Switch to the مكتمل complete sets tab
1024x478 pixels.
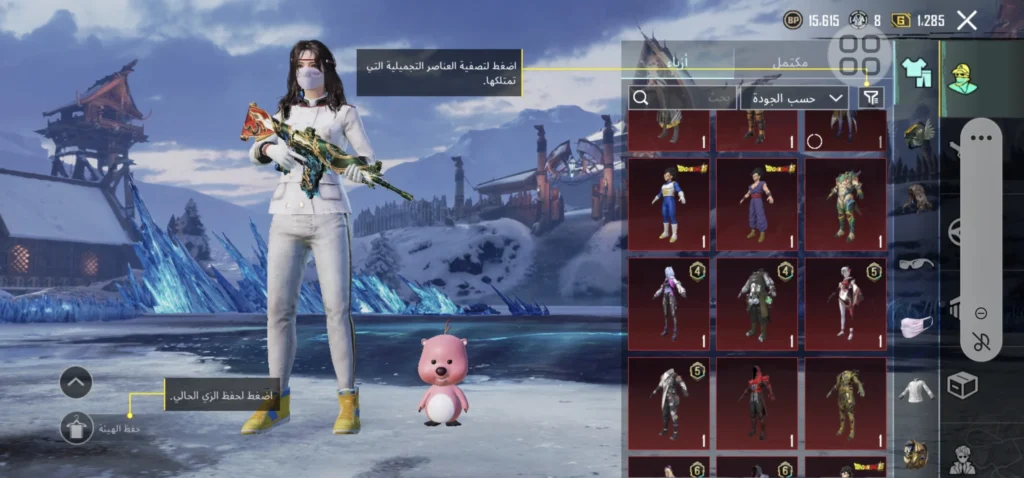tap(790, 63)
